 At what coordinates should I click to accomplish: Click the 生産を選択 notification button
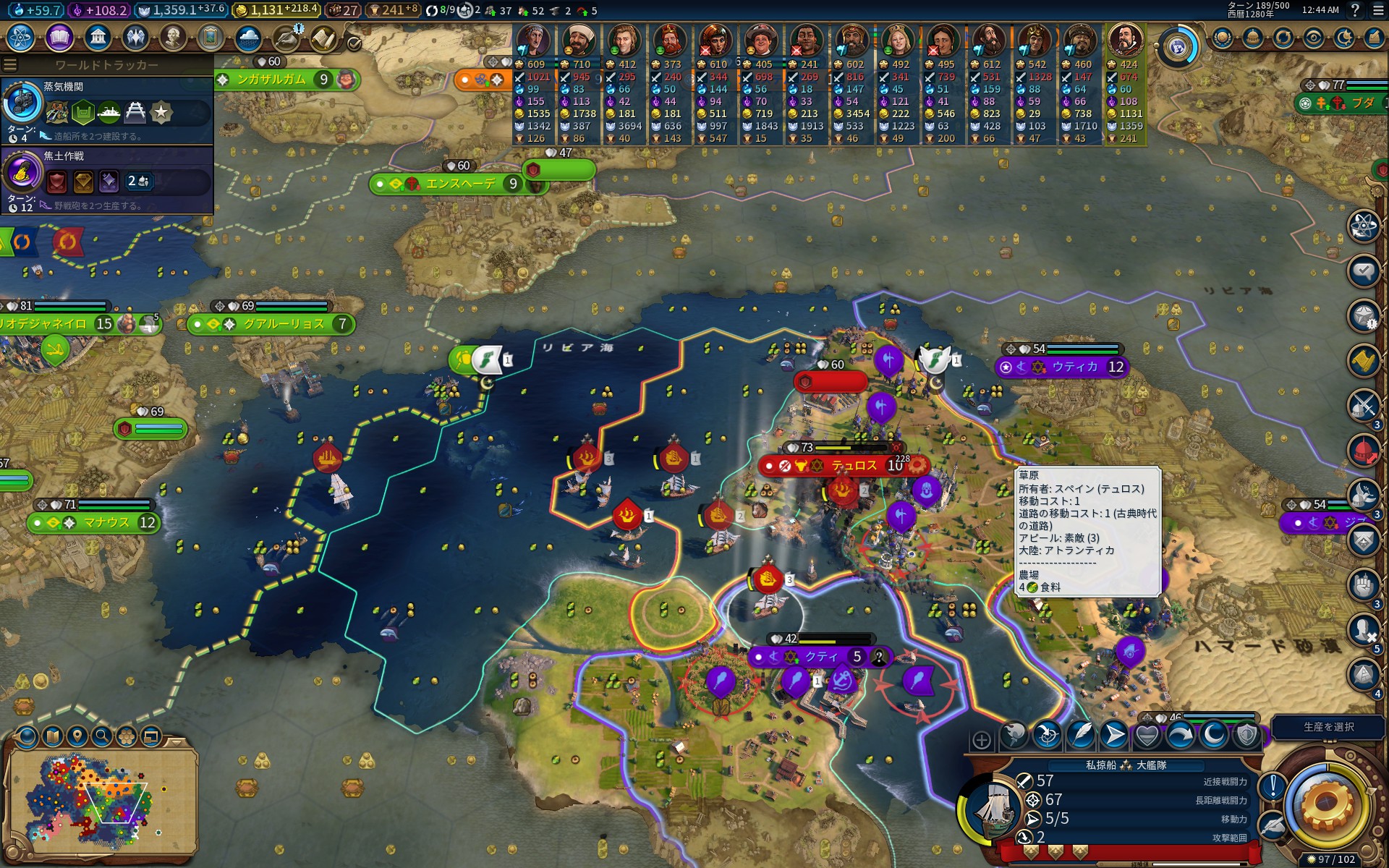1328,727
